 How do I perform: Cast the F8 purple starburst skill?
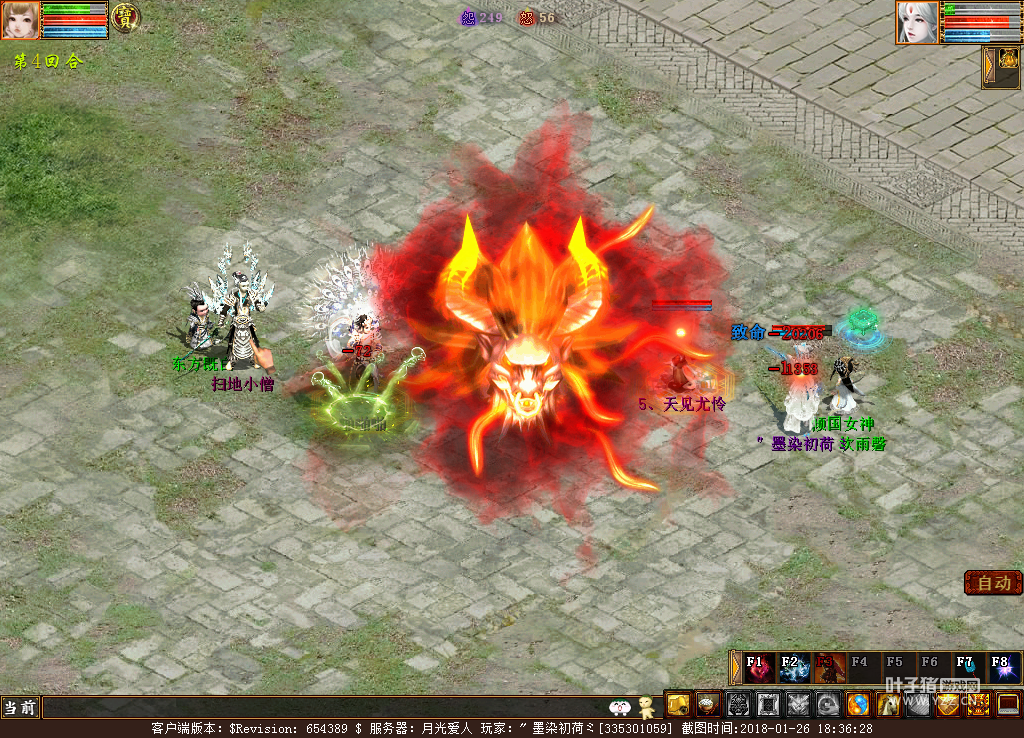(1002, 667)
